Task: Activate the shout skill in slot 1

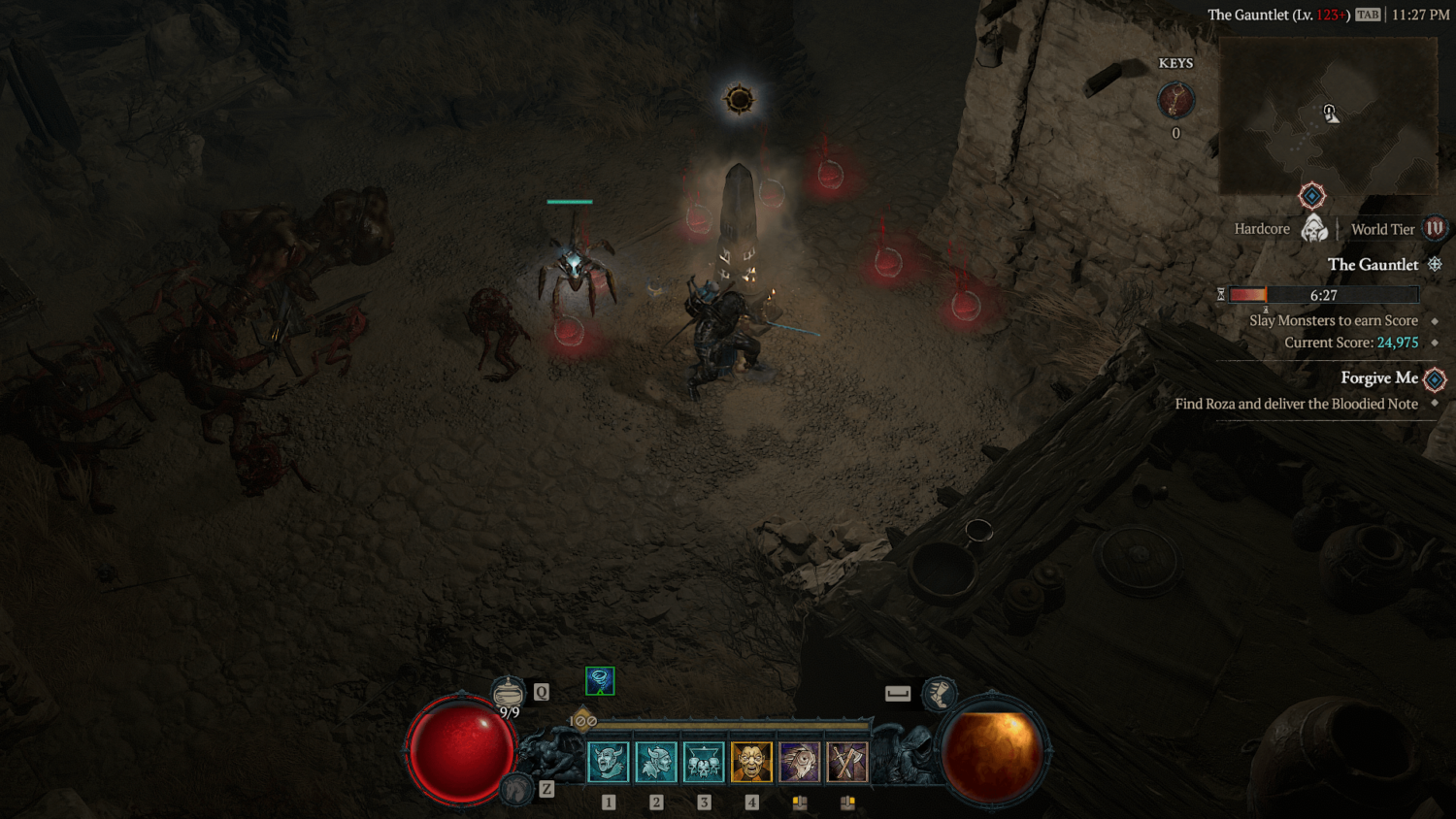Action: [609, 761]
